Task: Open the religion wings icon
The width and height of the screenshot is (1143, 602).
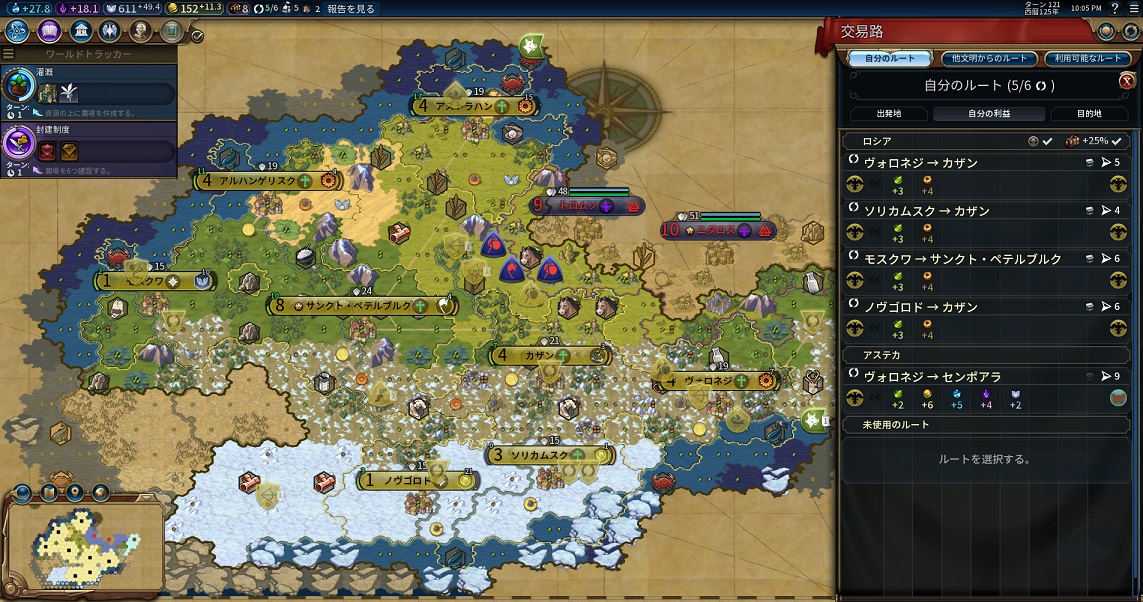Action: pyautogui.click(x=109, y=31)
